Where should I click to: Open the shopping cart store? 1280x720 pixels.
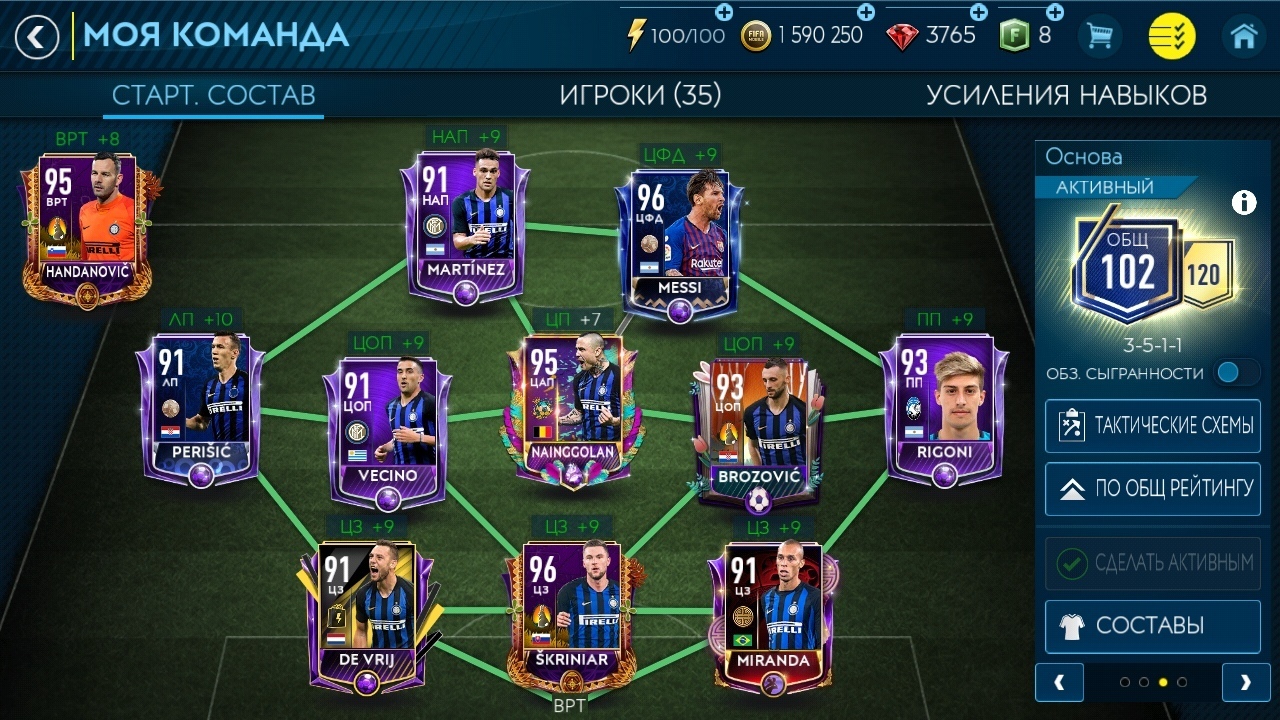1100,37
